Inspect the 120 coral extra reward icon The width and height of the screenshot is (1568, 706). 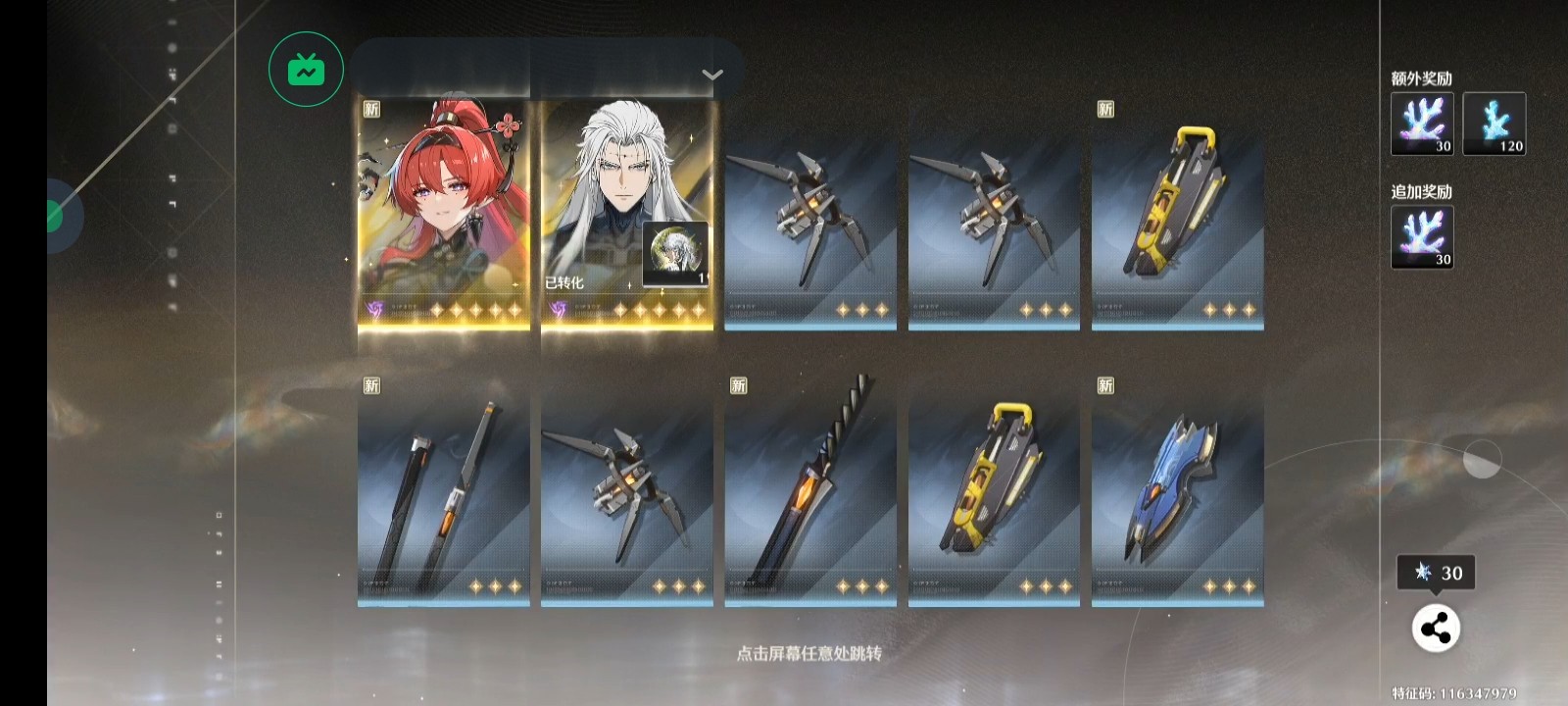point(1494,124)
